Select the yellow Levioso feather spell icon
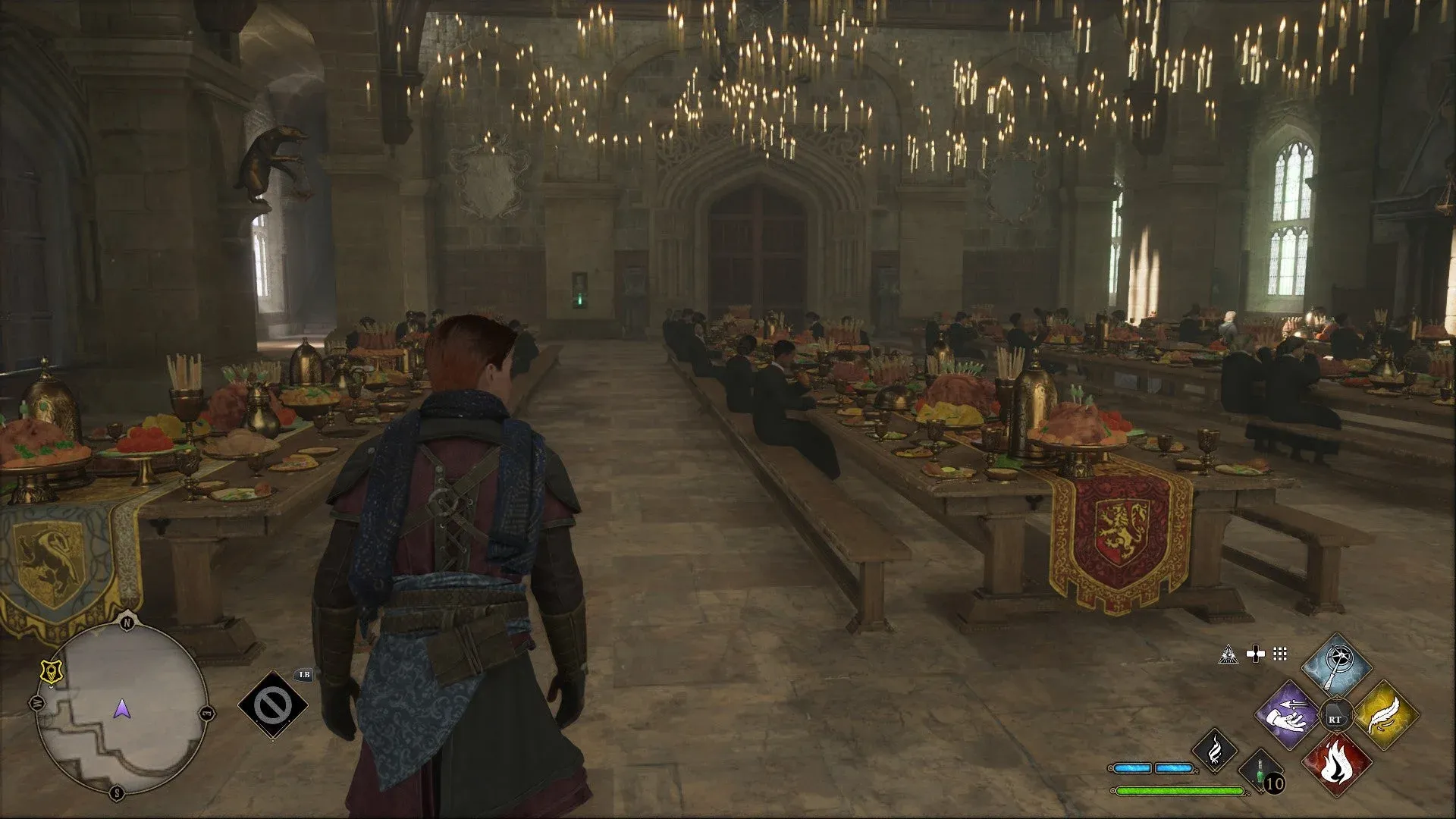 [1384, 714]
